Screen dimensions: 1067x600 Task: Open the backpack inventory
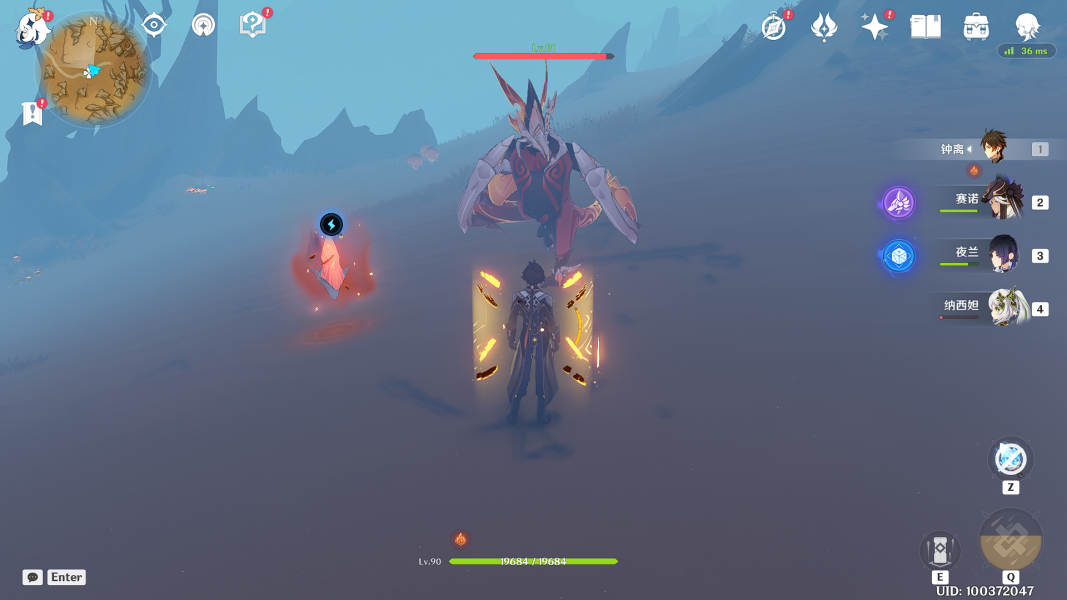(x=976, y=27)
